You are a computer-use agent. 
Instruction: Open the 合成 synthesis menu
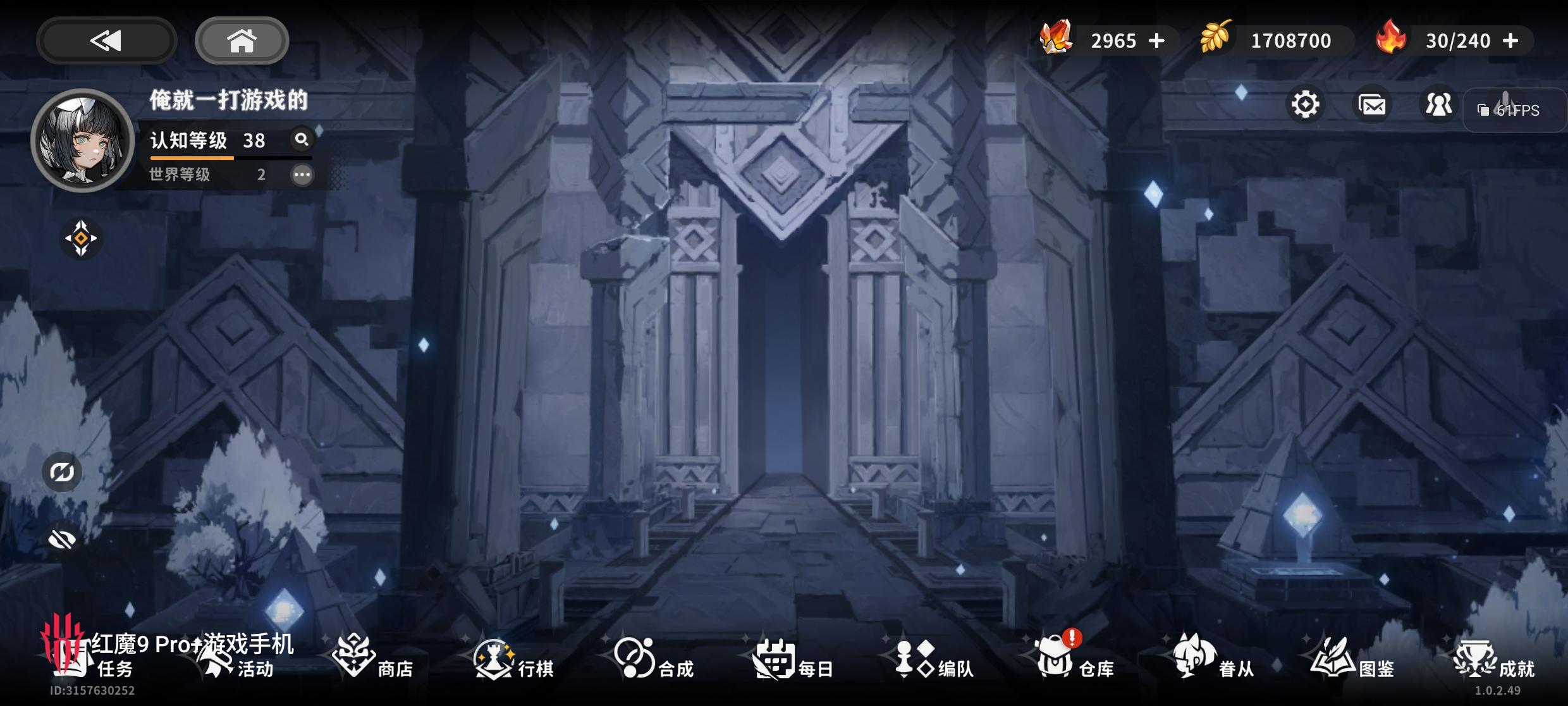click(x=654, y=664)
